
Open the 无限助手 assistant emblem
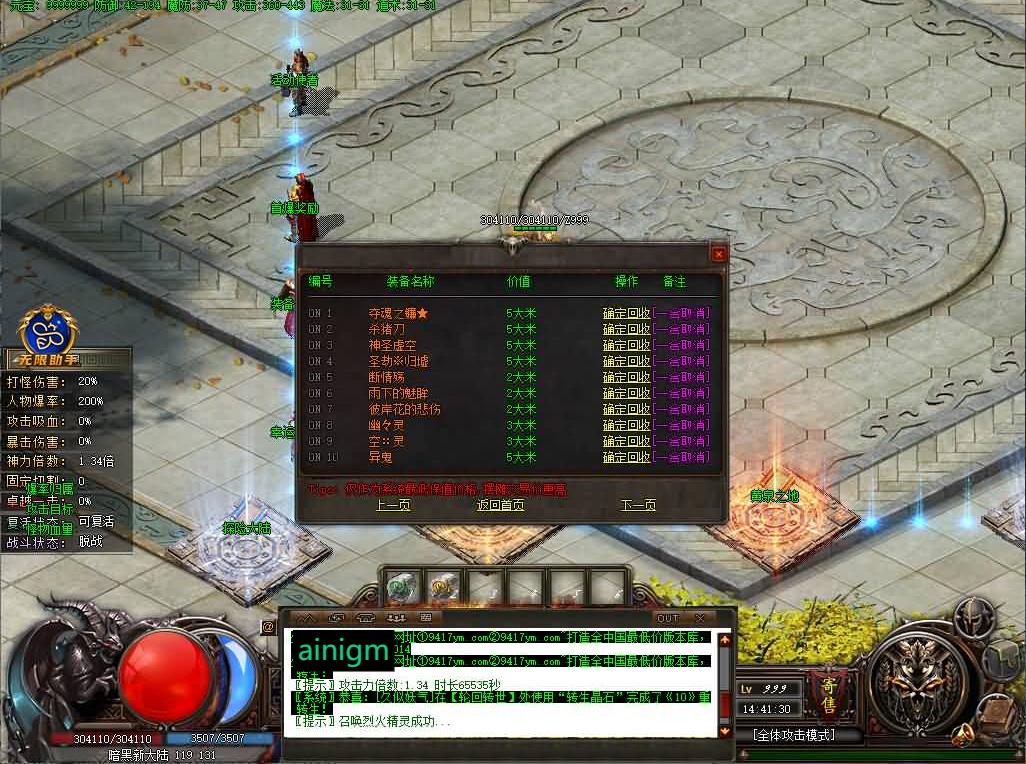(x=49, y=325)
